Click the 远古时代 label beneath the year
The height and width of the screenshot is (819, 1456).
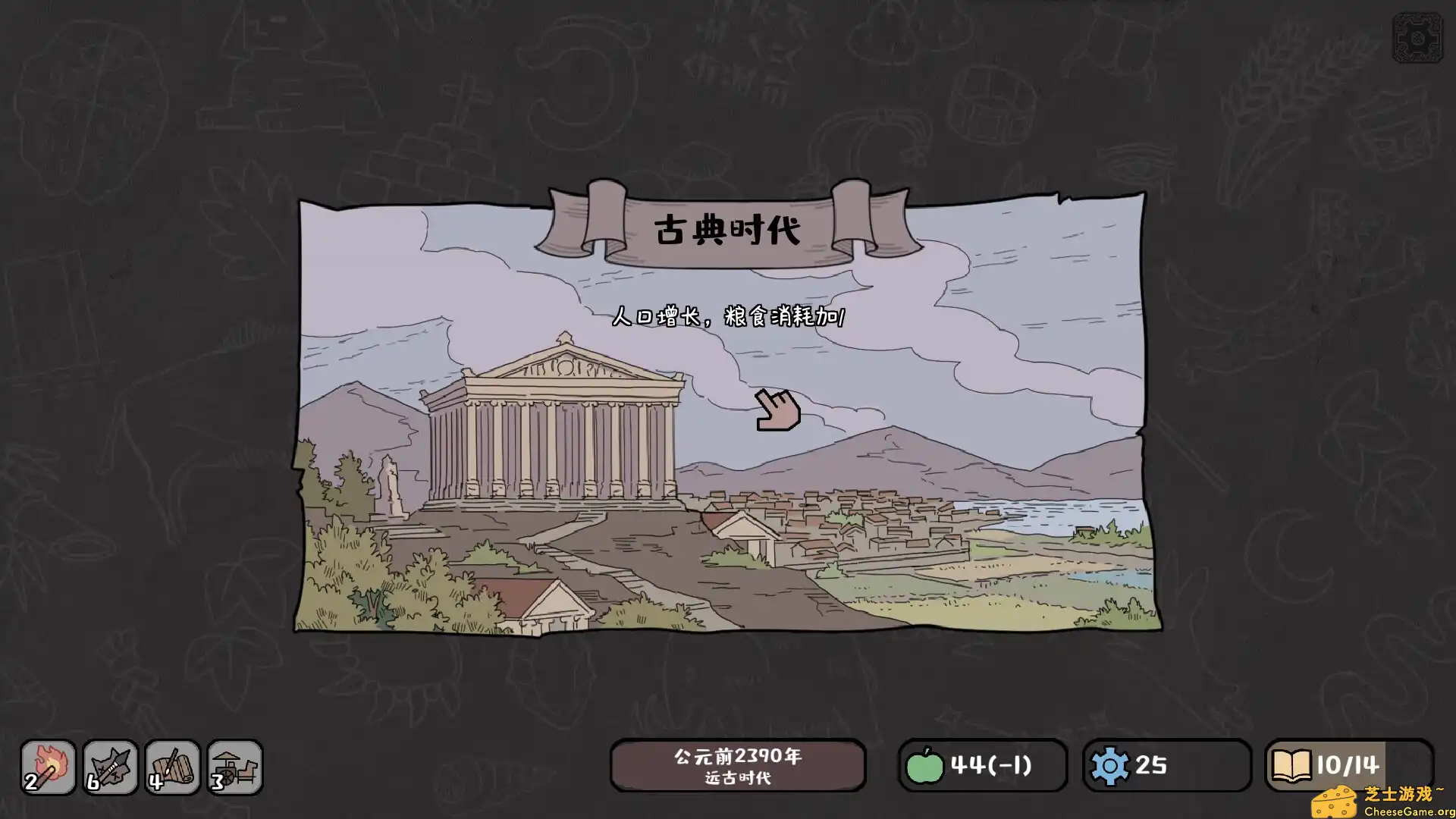click(x=739, y=778)
